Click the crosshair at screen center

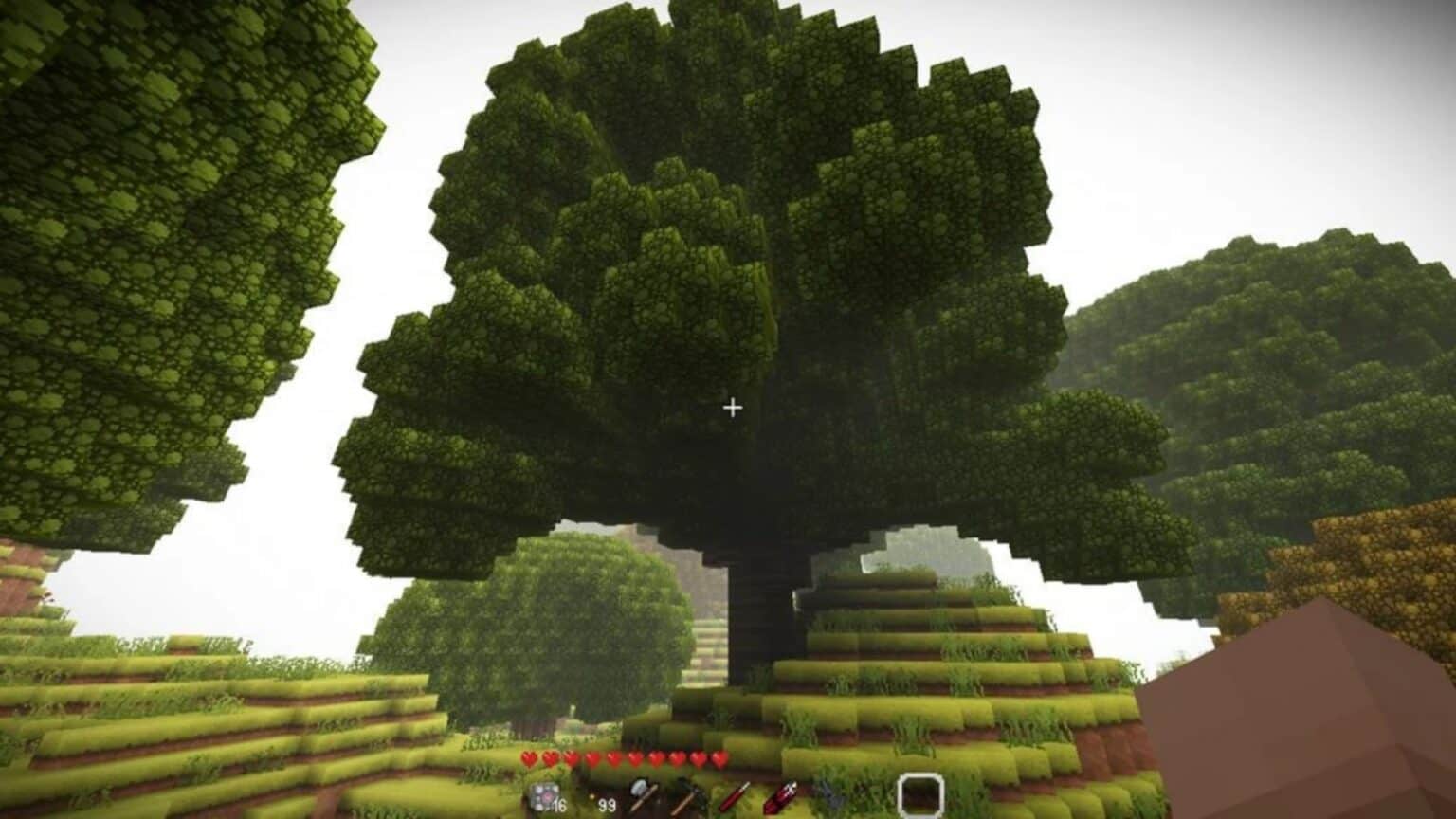tap(731, 407)
